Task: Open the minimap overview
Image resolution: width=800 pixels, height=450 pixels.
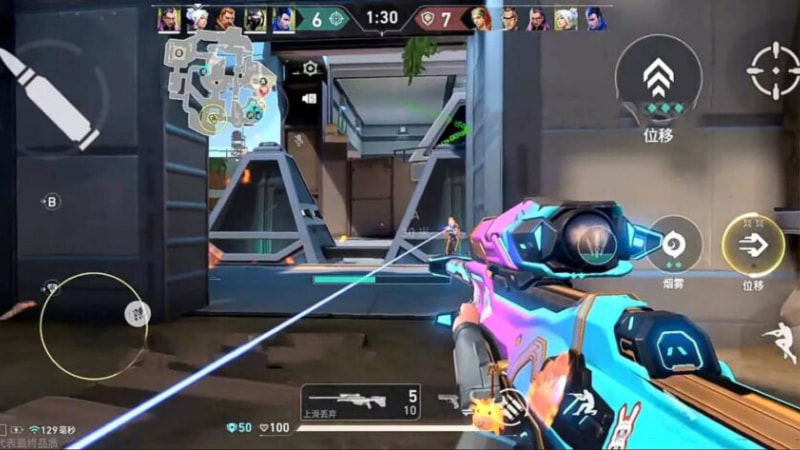Action: (x=222, y=80)
